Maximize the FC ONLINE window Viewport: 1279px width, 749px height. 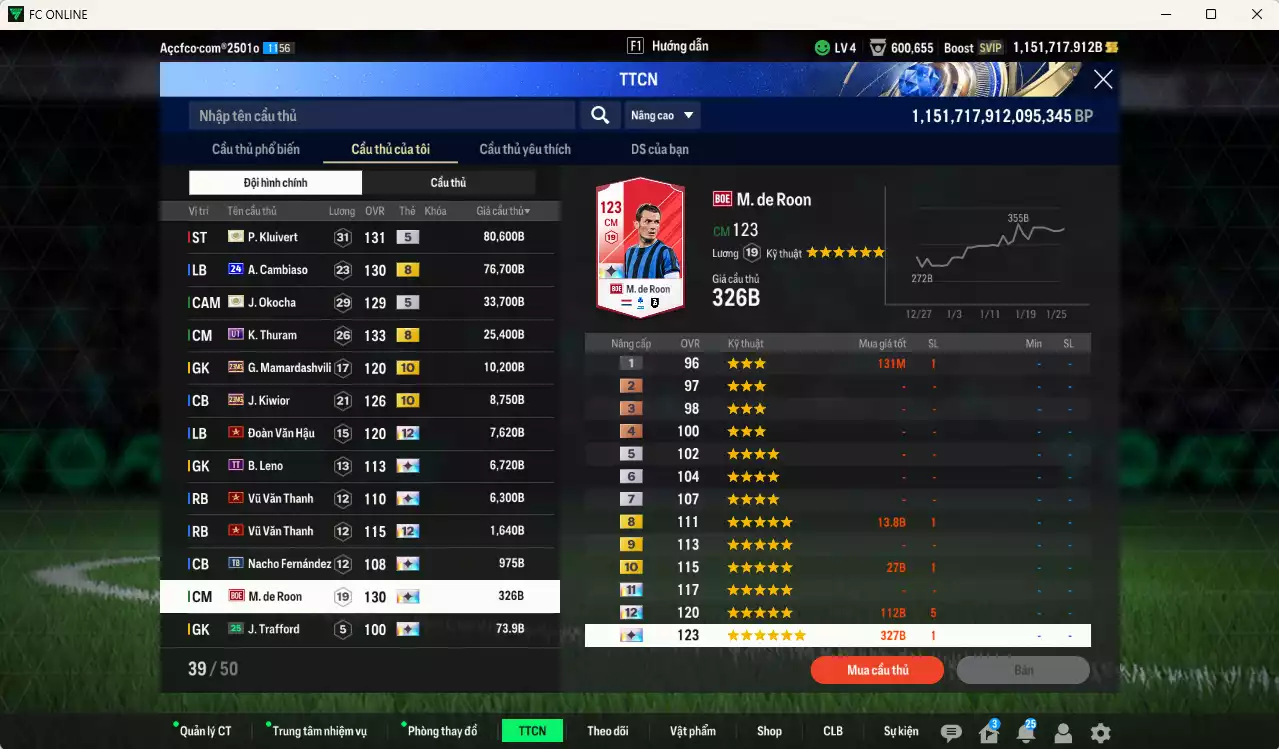tap(1211, 14)
